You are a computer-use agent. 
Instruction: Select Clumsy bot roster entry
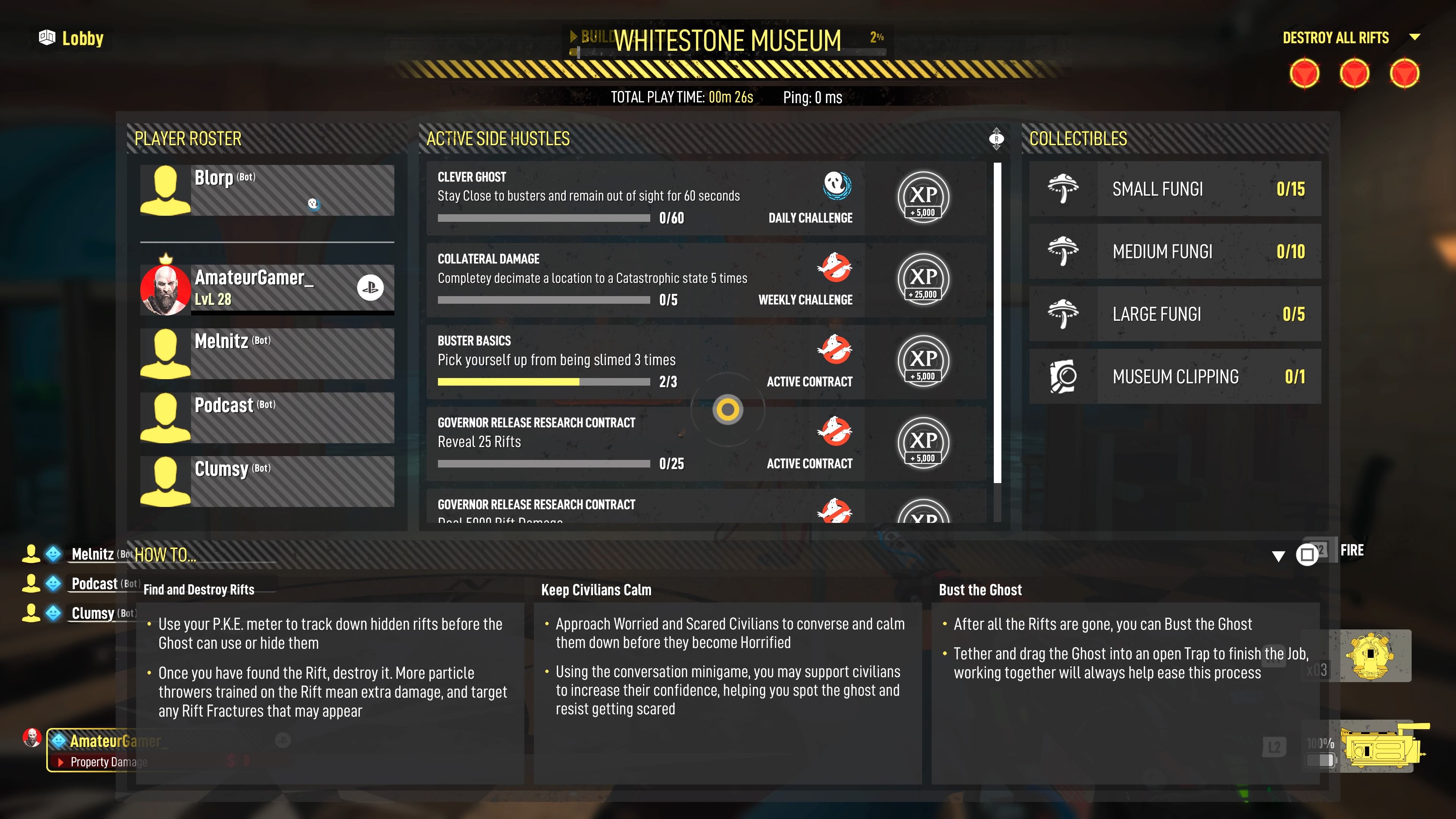(267, 481)
